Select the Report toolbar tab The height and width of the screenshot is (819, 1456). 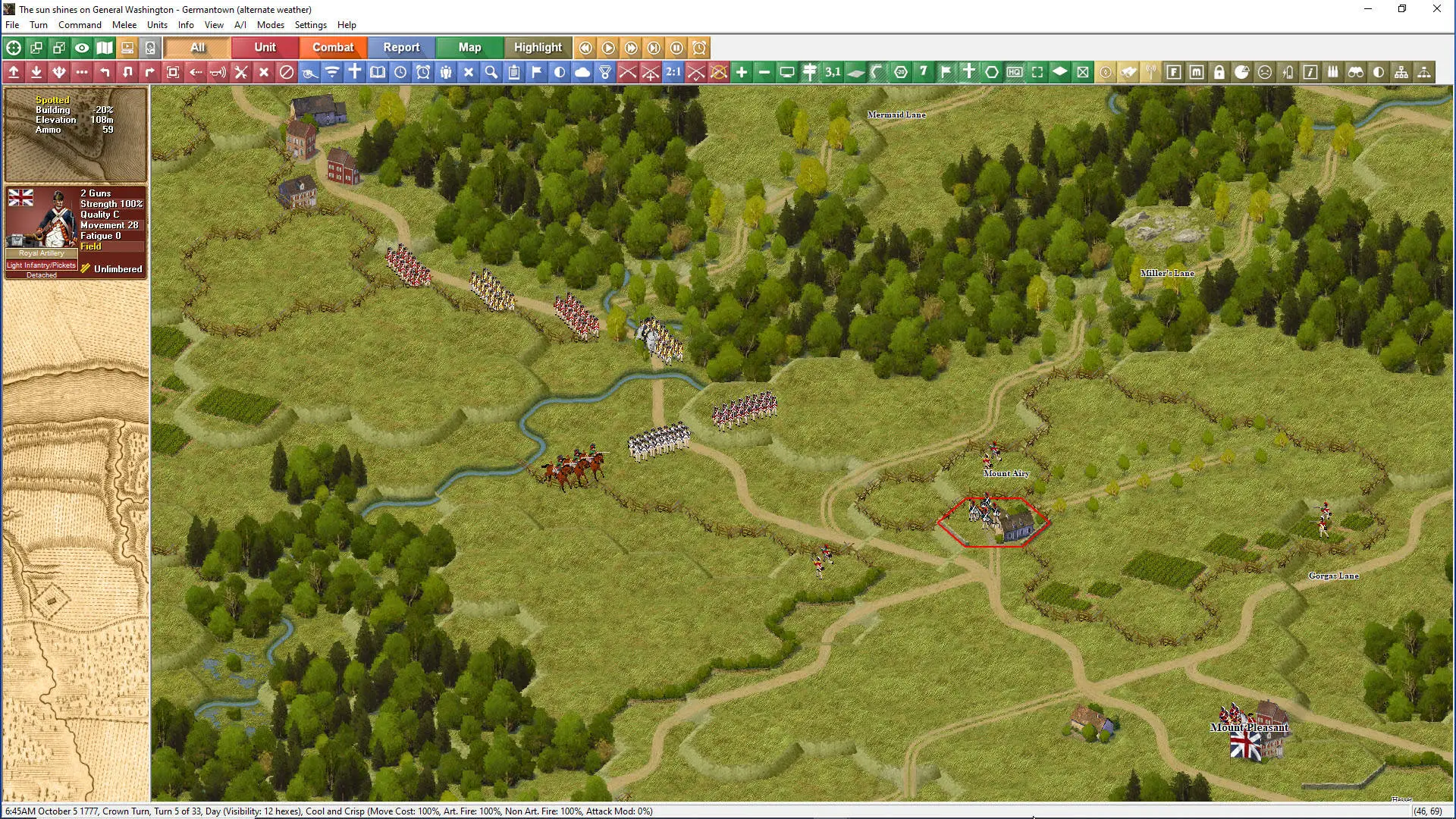pos(401,47)
